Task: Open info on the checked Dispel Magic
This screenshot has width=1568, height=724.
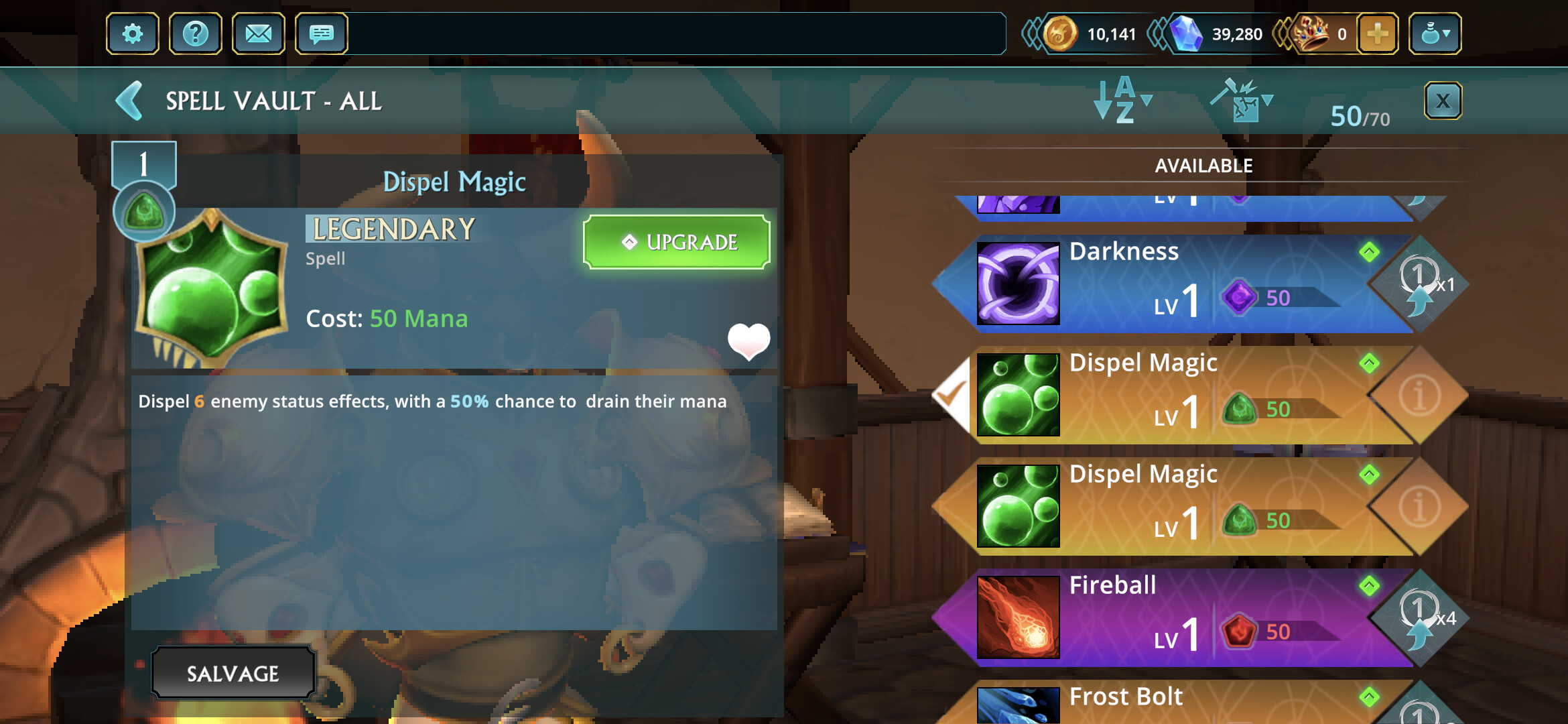Action: [x=1419, y=396]
